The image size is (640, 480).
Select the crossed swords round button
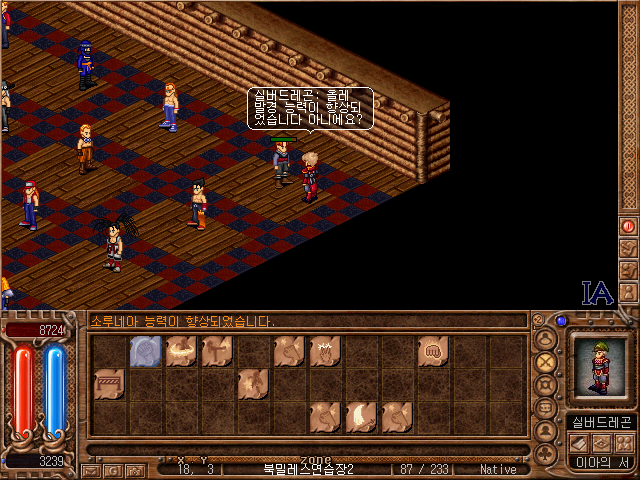[x=546, y=362]
